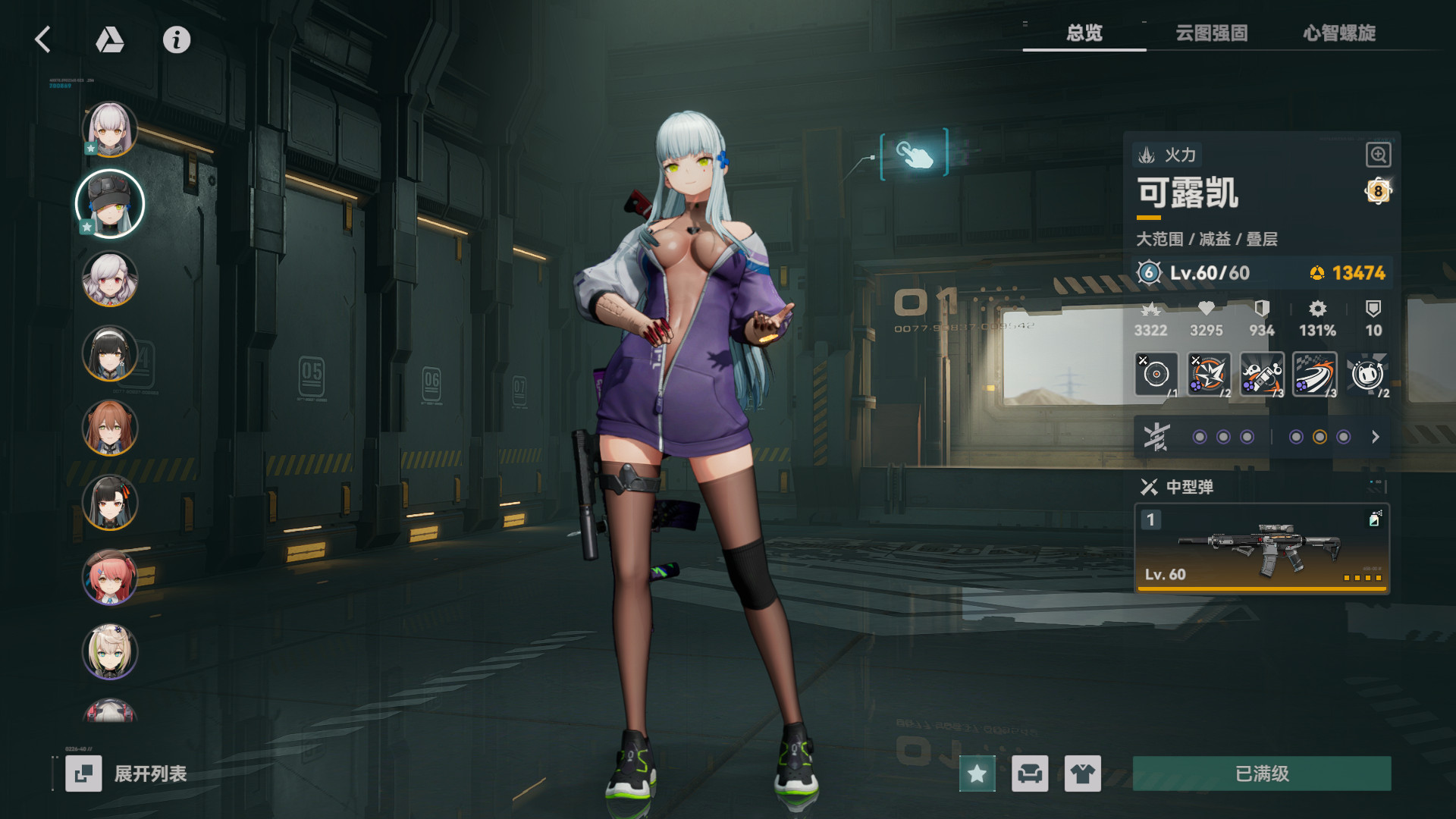Screen dimensions: 1456x819
Task: Open the t-shirt outfit icon at bottom right
Action: (1083, 774)
